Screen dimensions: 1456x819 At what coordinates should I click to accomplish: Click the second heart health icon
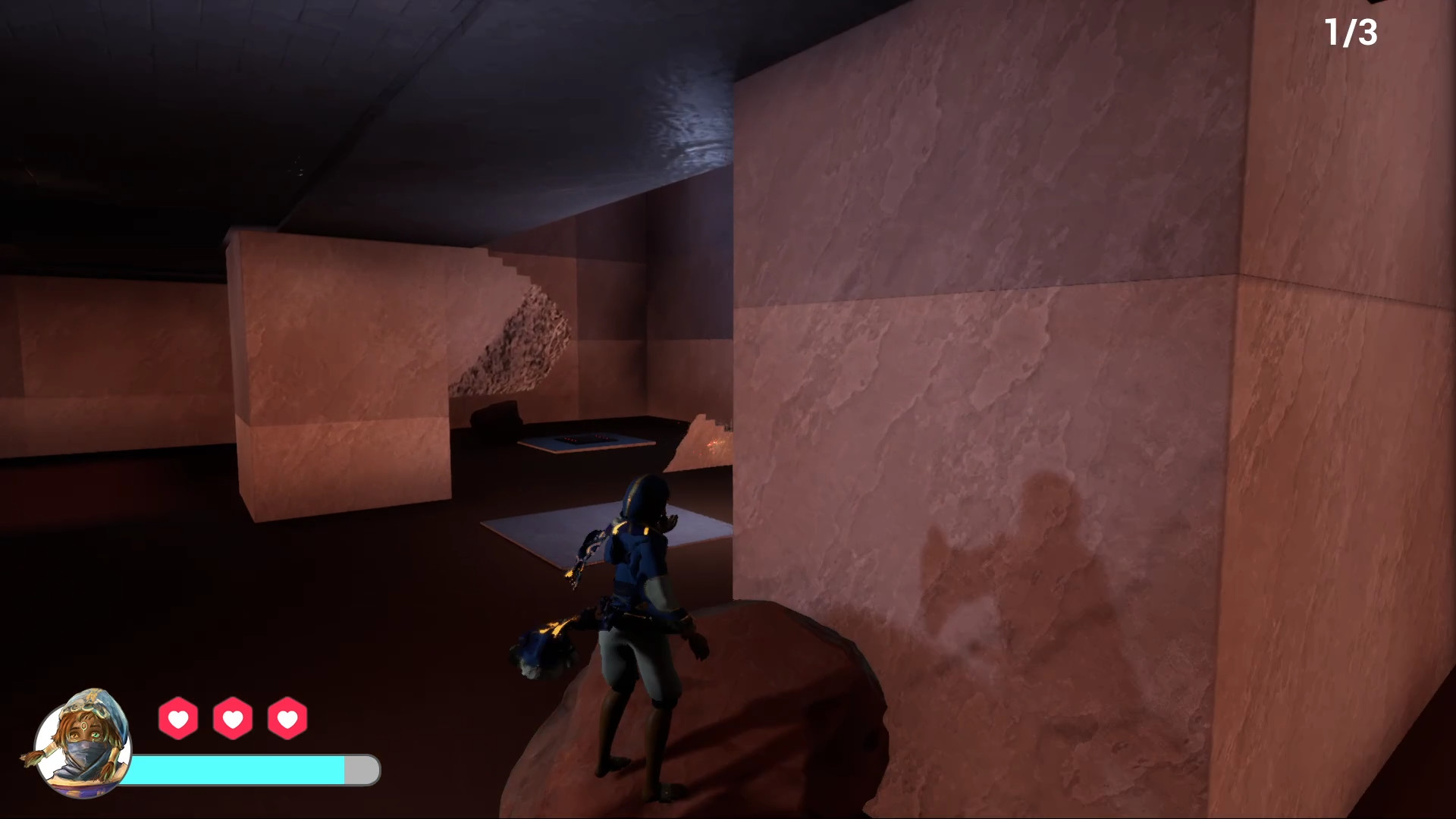pos(233,719)
